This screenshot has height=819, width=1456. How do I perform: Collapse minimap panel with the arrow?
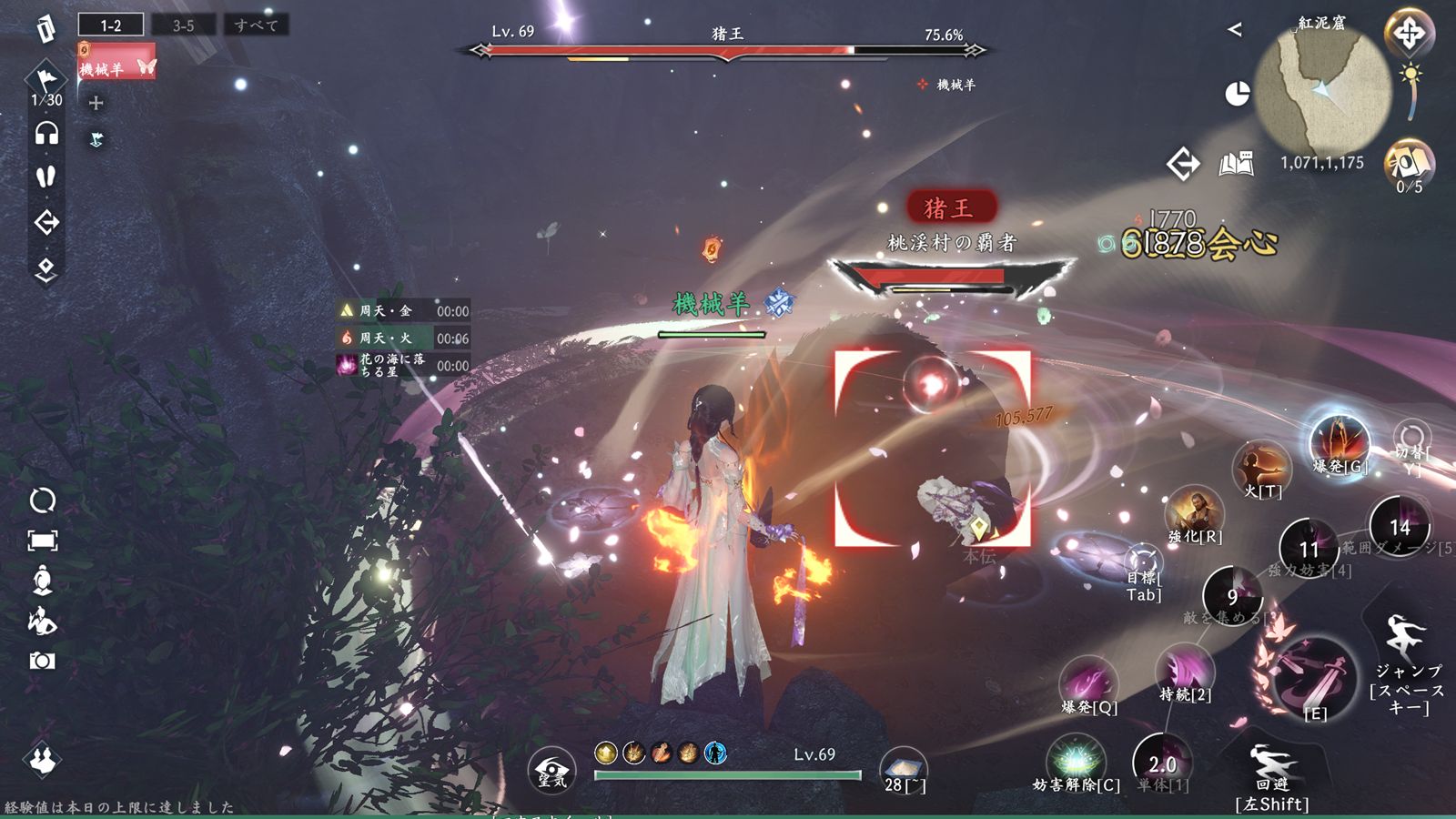[1234, 29]
